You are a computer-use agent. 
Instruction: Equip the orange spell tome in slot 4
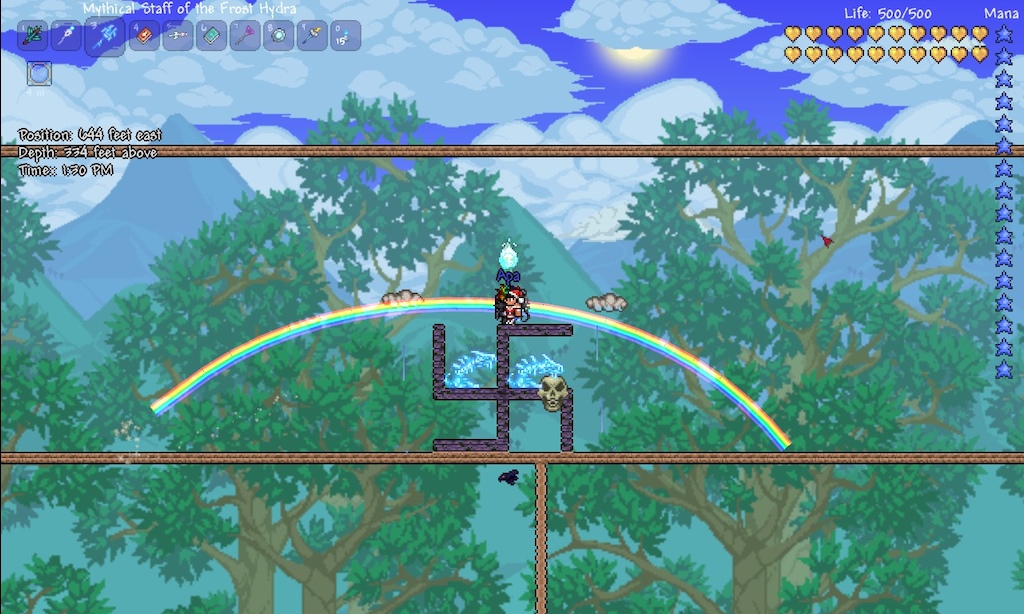tap(143, 36)
